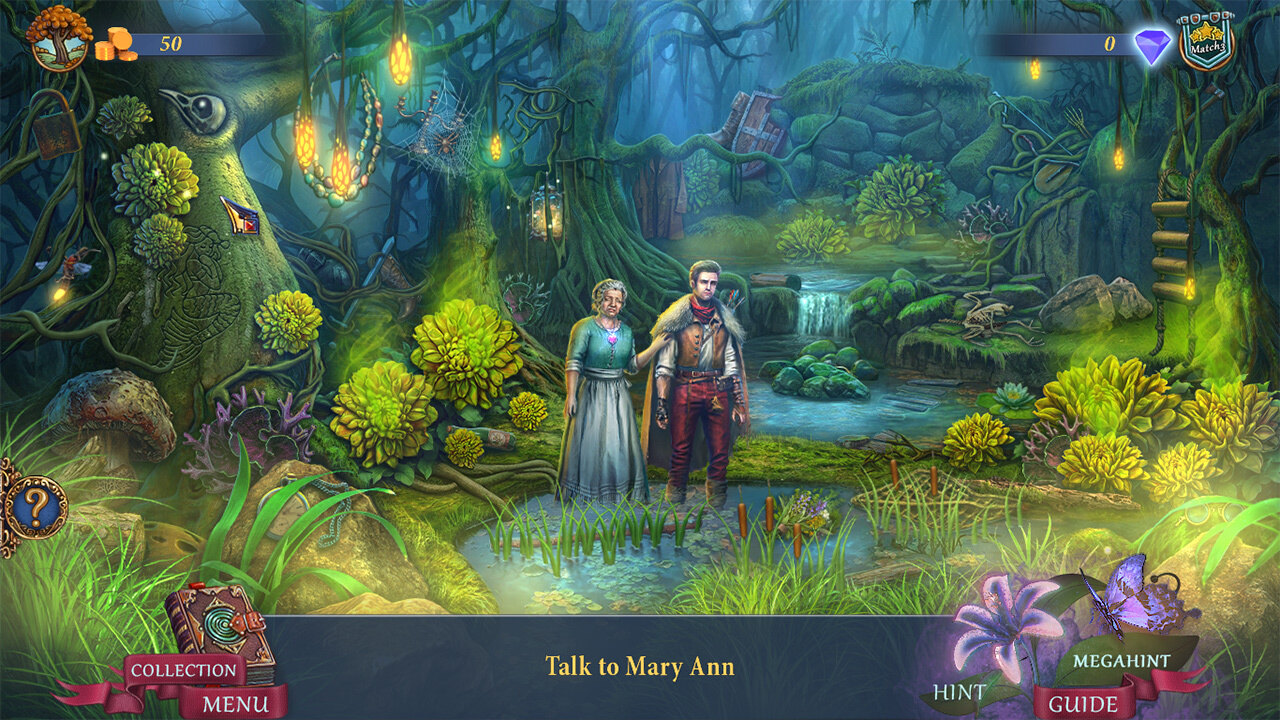Screen dimensions: 1280x720
Task: Click the gold coins stack icon
Action: click(116, 46)
